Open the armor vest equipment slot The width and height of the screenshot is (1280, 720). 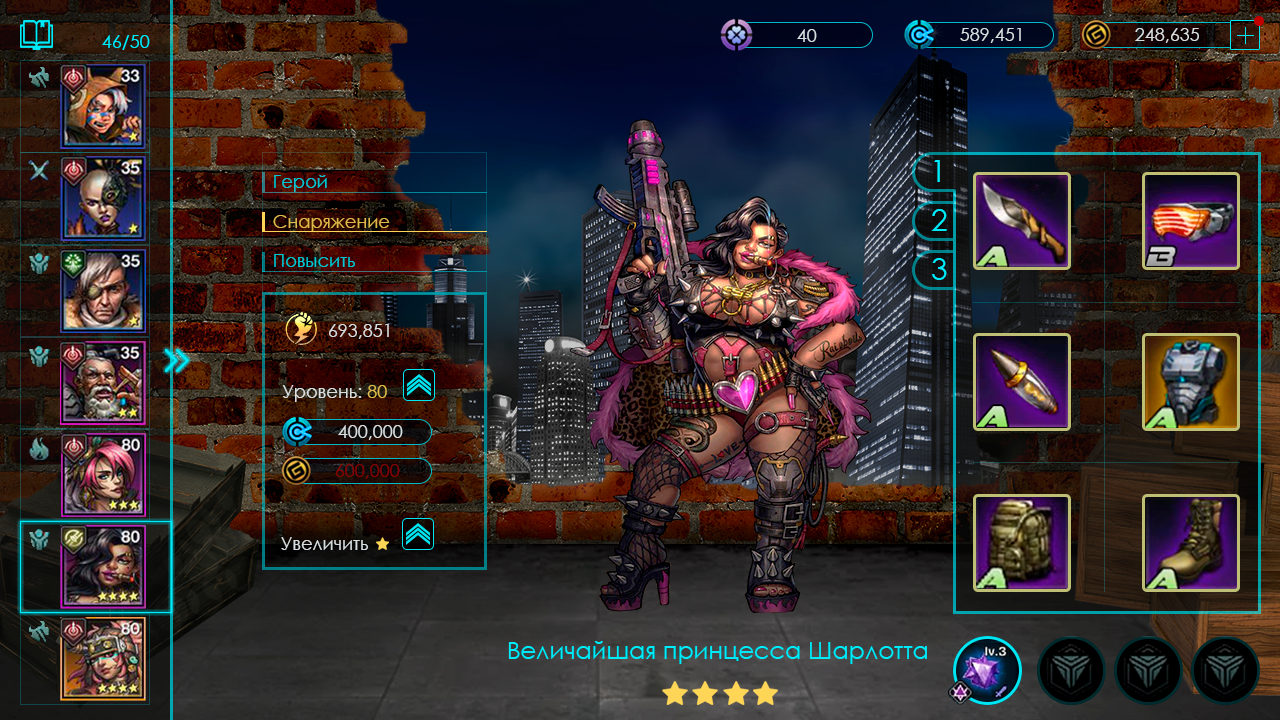click(1190, 382)
